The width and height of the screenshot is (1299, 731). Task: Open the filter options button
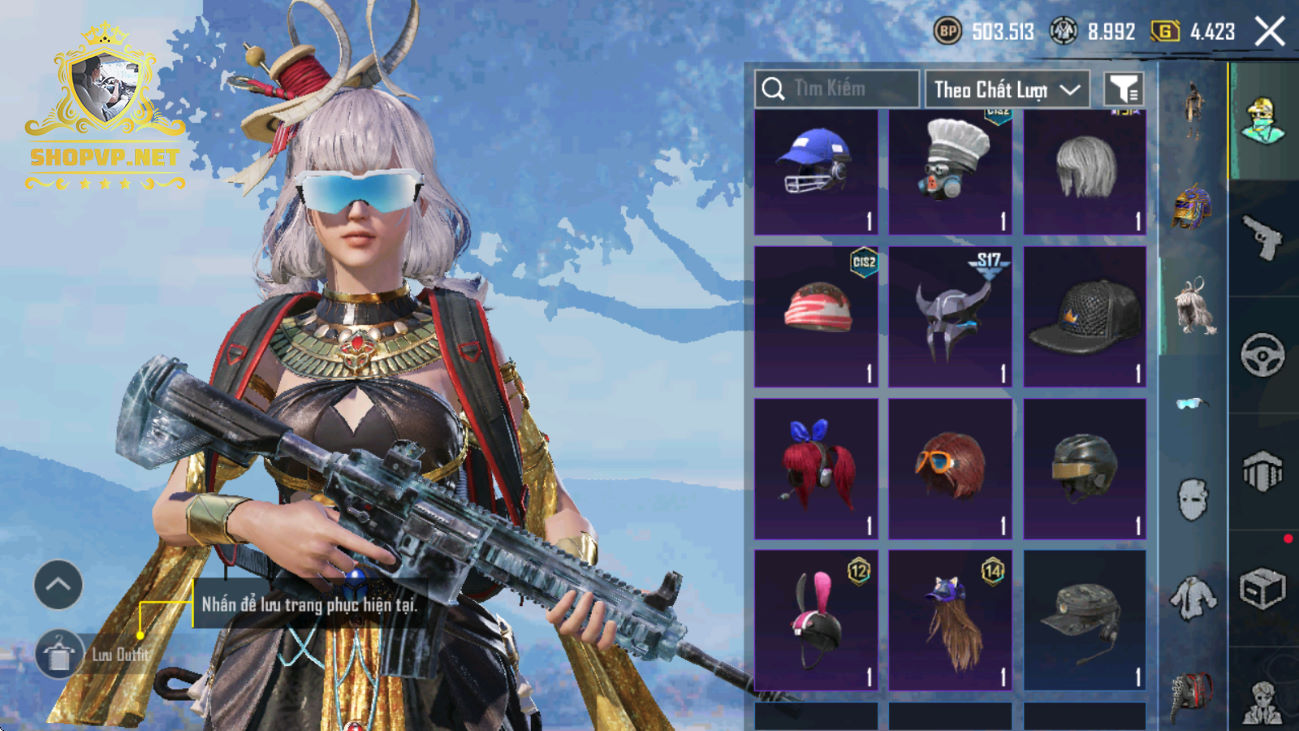[x=1124, y=90]
